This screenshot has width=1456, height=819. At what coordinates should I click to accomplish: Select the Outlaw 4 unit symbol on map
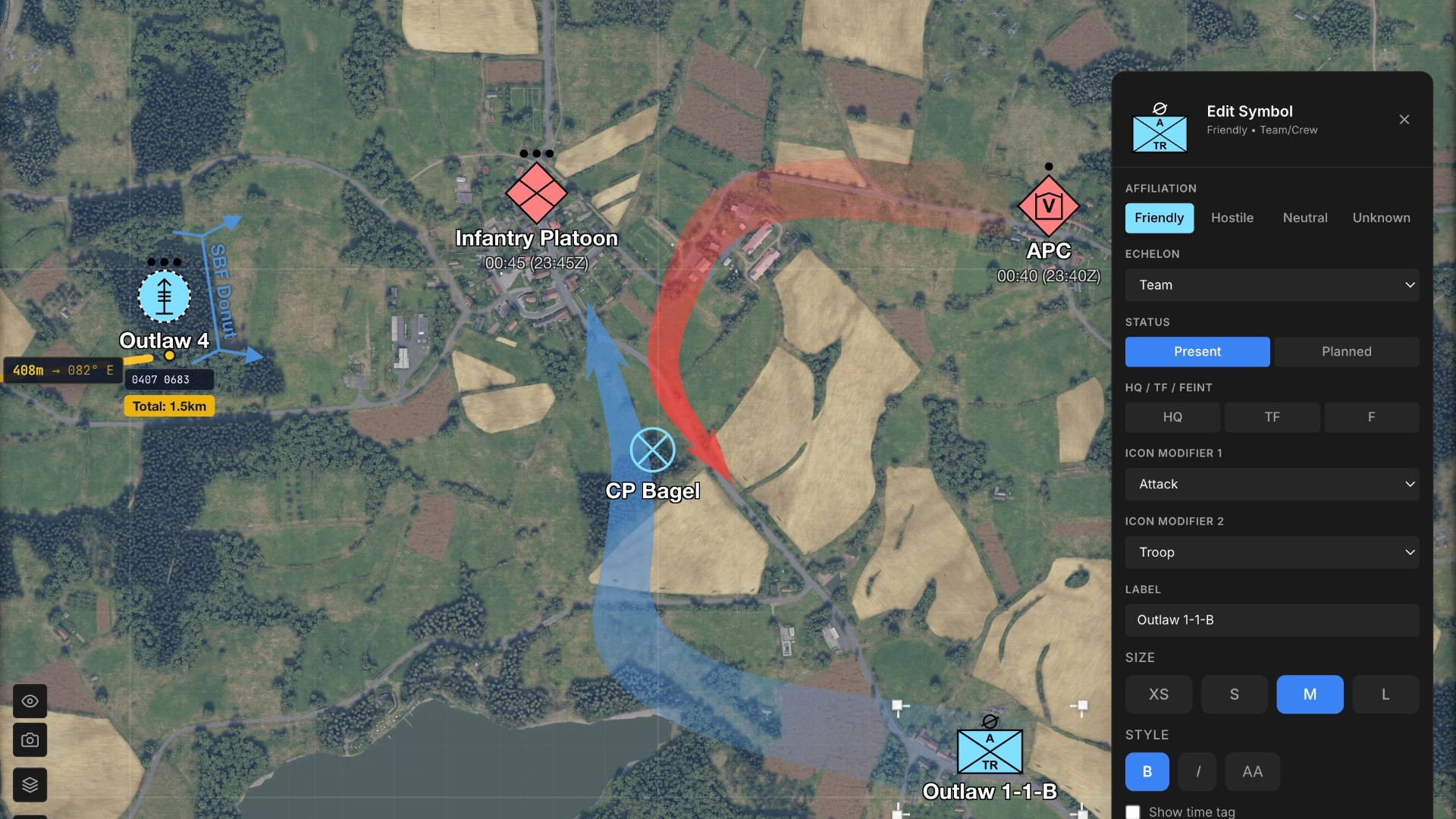coord(164,297)
